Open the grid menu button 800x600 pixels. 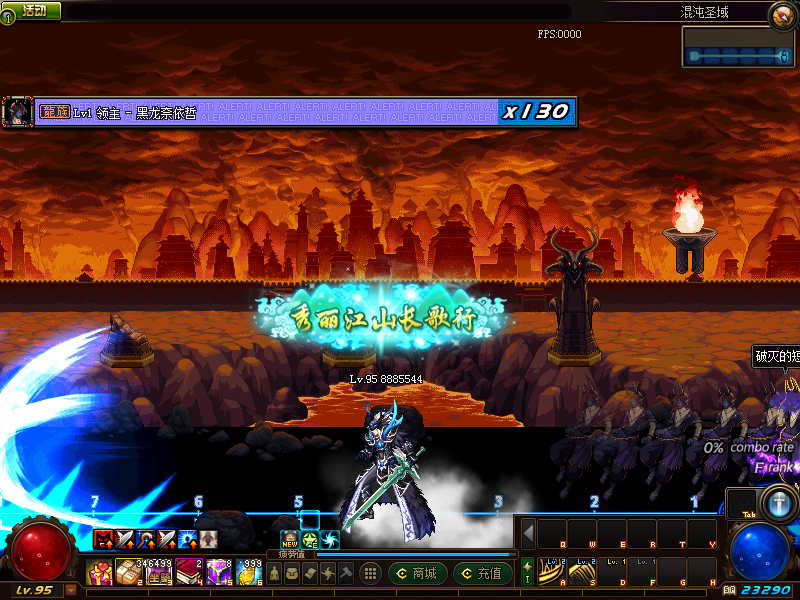[x=370, y=573]
